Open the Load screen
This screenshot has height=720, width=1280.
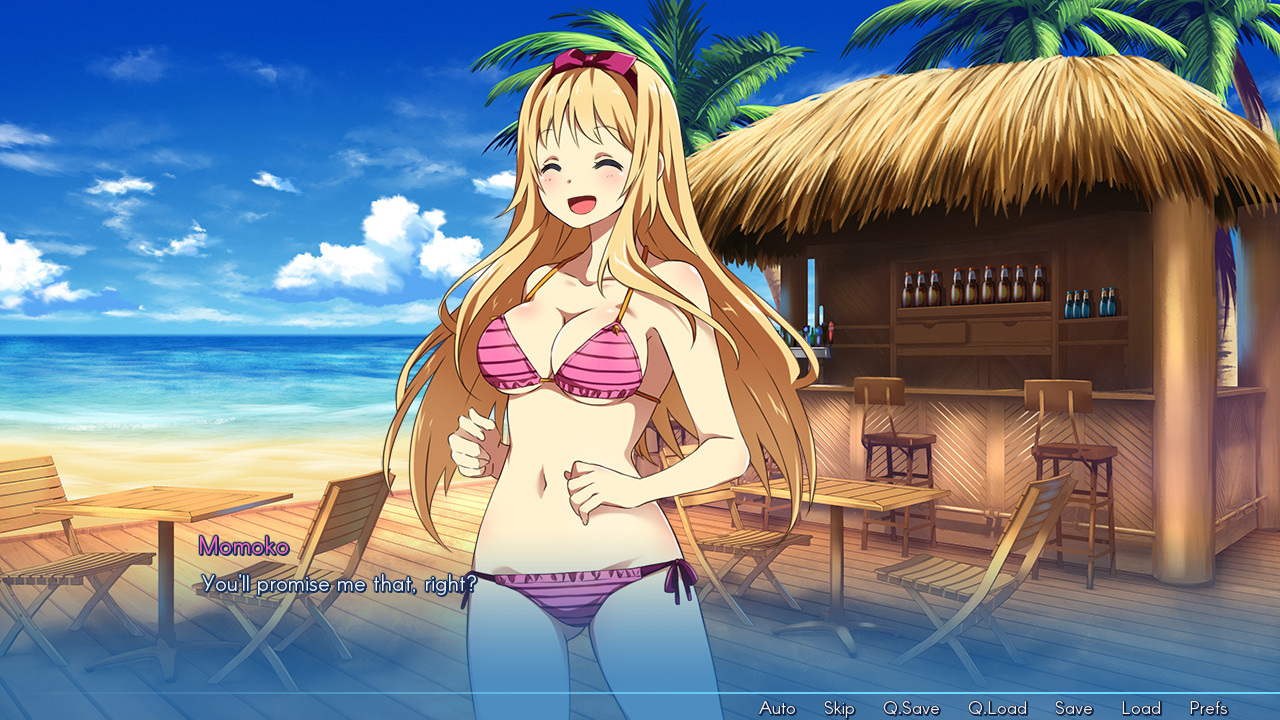click(x=1140, y=707)
